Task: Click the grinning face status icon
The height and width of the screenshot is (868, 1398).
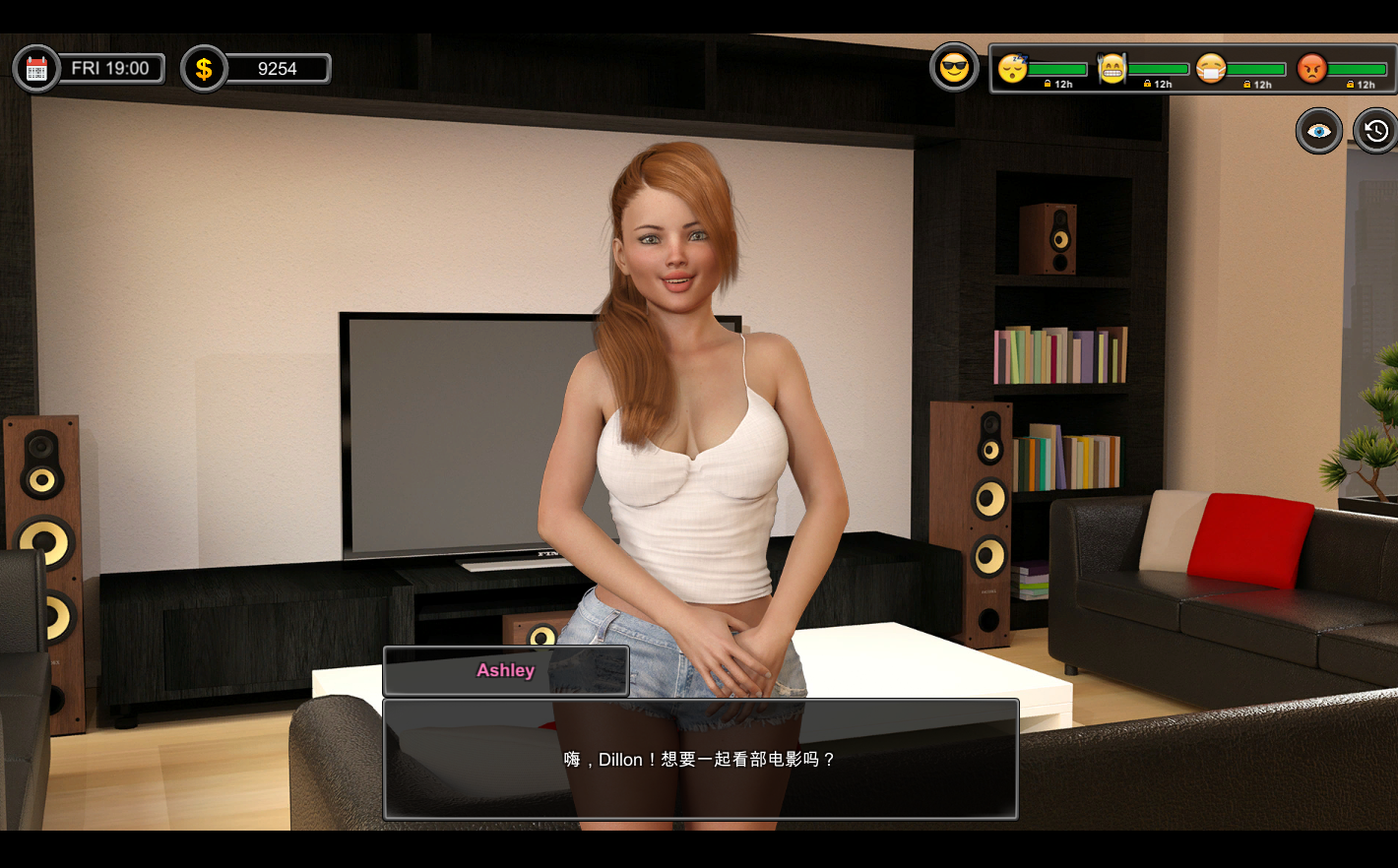Action: pyautogui.click(x=1112, y=68)
